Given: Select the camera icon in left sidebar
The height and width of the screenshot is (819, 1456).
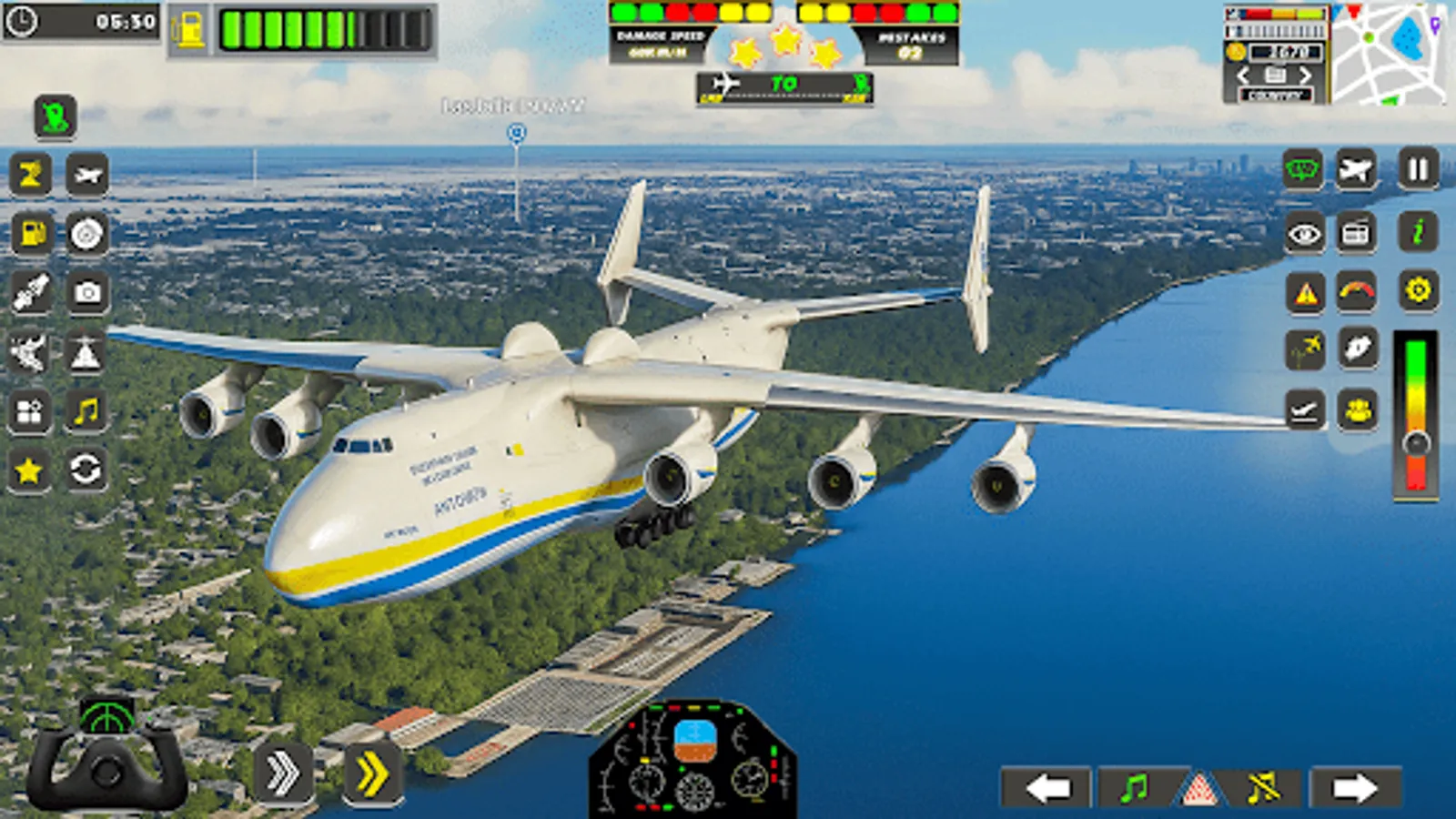Looking at the screenshot, I should (x=85, y=290).
